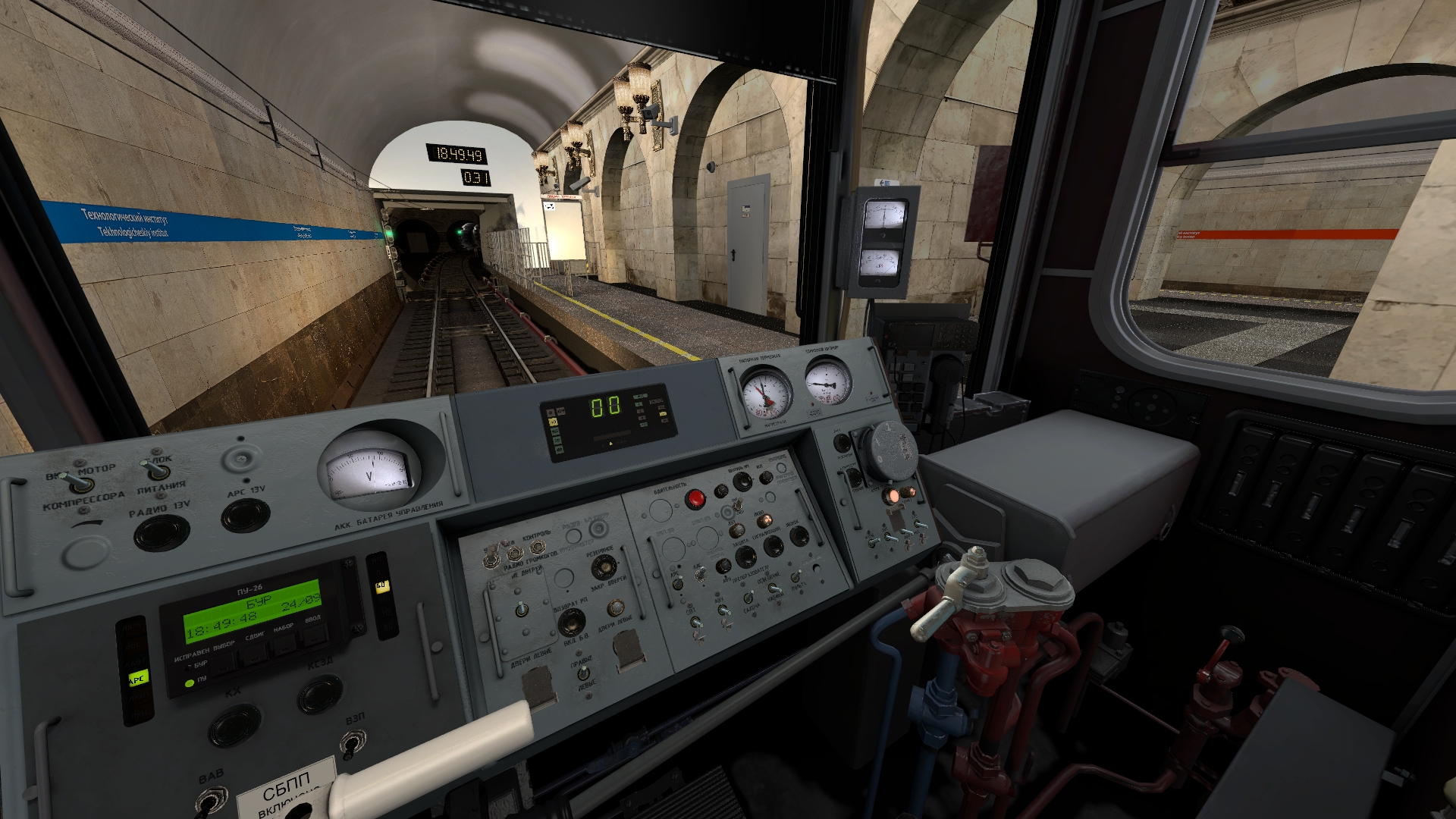1456x819 pixels.
Task: Click the РАДИО 13V black button
Action: 162,532
